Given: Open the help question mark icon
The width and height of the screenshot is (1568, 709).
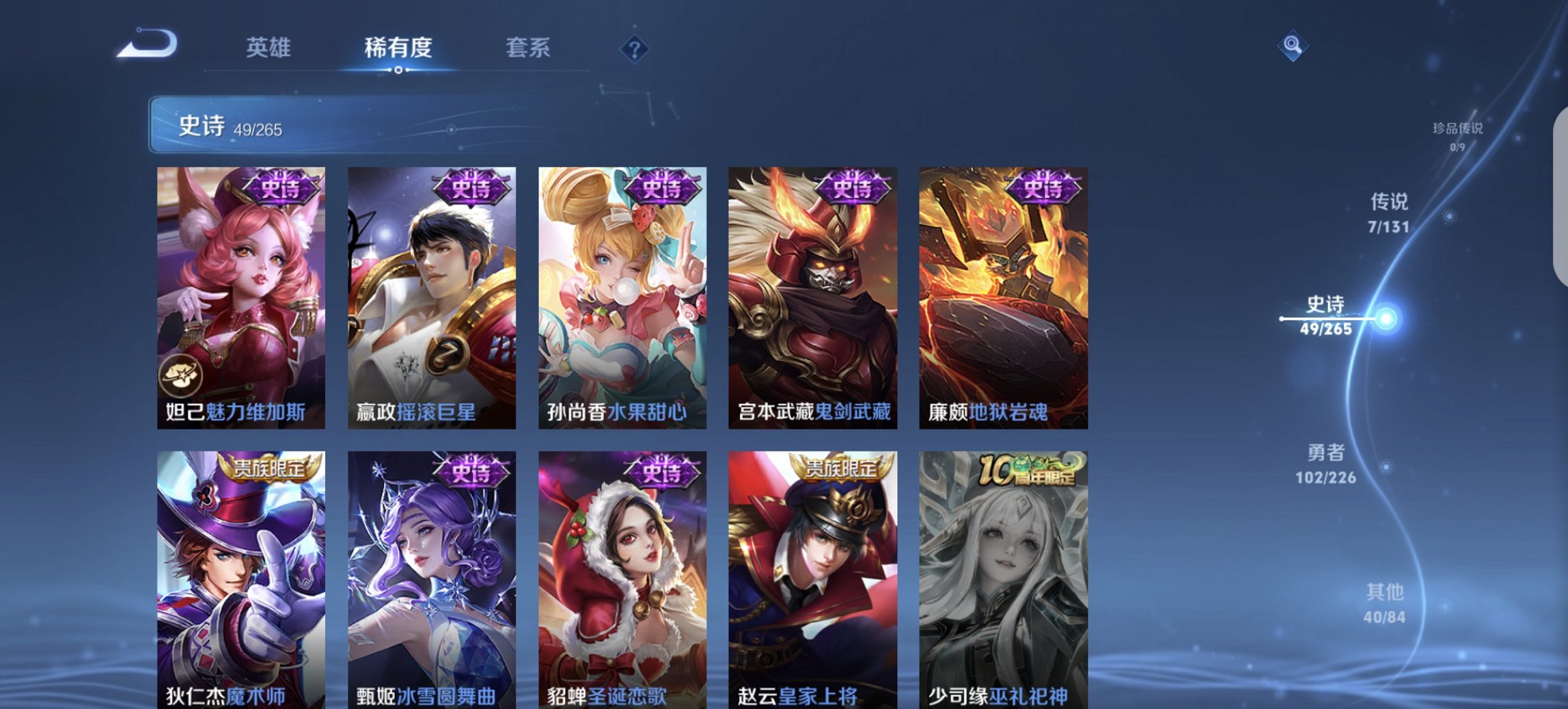Looking at the screenshot, I should click(x=635, y=49).
